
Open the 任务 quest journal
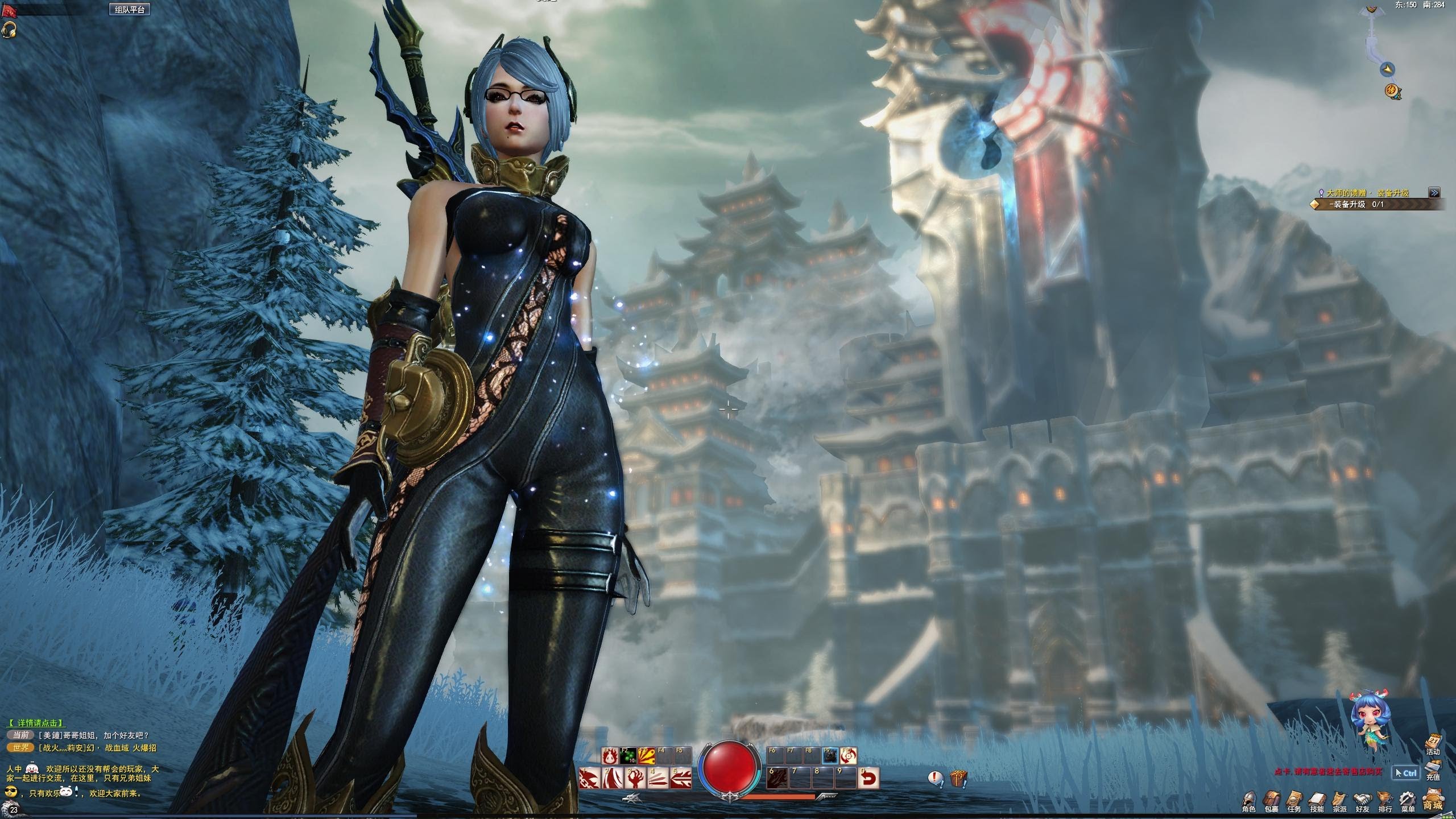pyautogui.click(x=1294, y=799)
